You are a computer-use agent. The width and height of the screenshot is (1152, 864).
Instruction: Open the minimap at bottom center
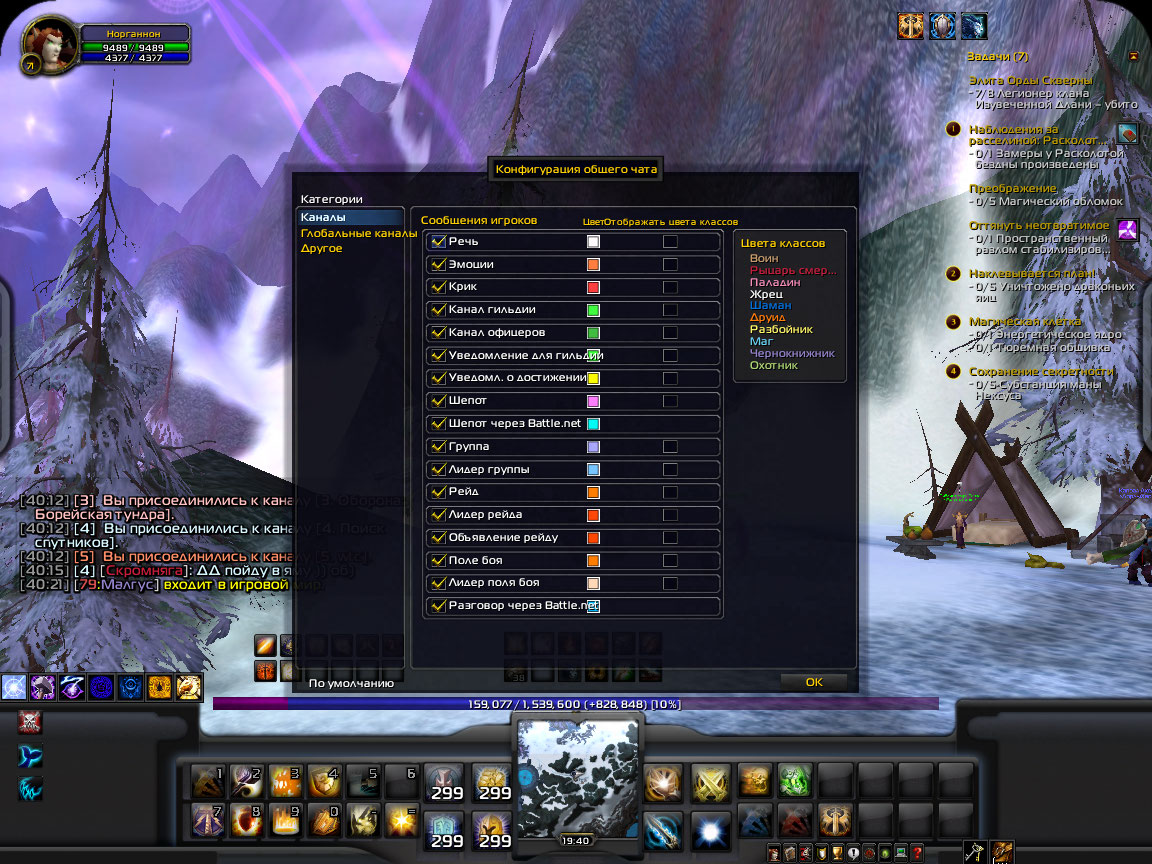(578, 770)
